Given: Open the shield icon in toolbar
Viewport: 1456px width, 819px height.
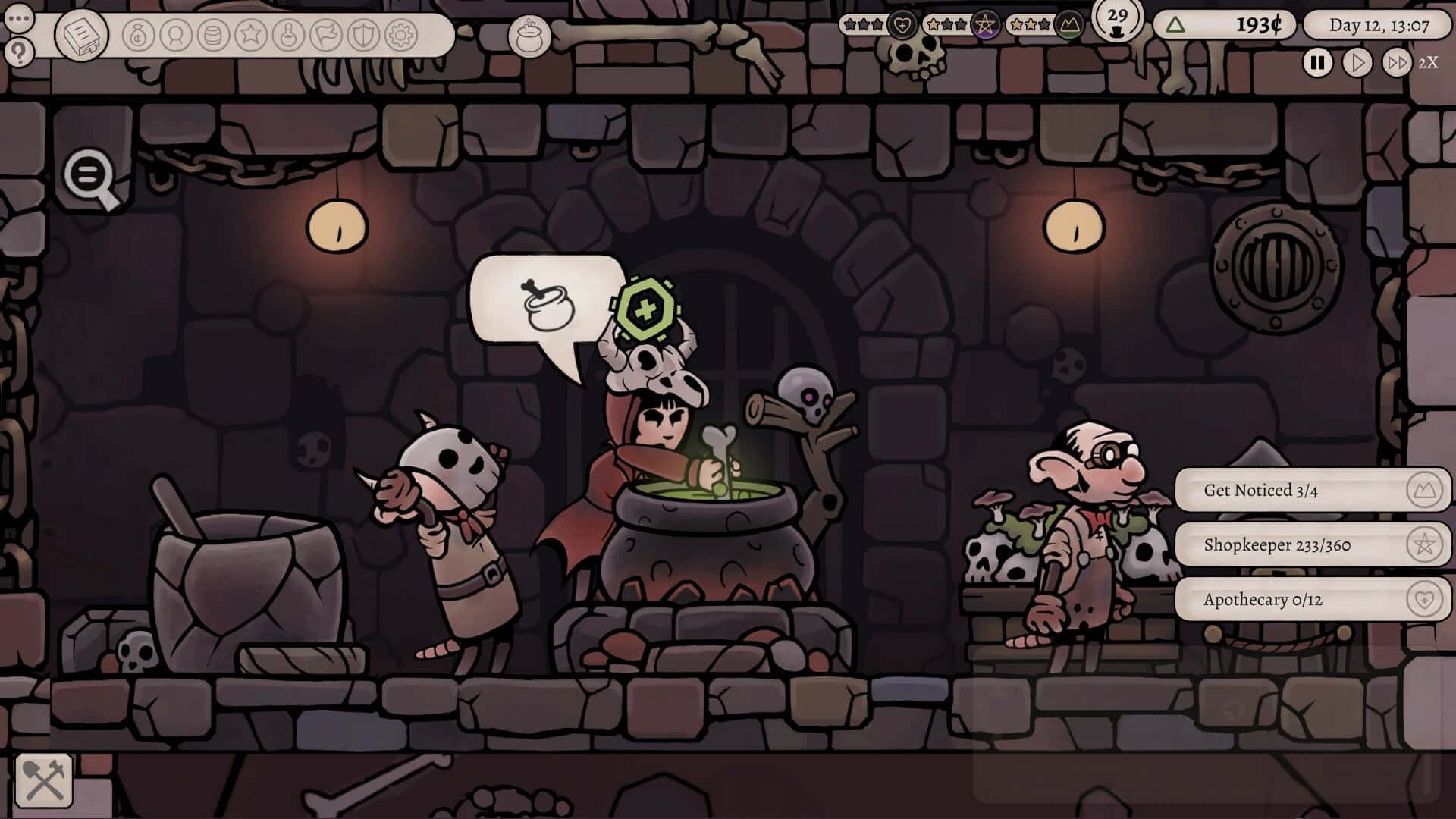Looking at the screenshot, I should (x=363, y=35).
